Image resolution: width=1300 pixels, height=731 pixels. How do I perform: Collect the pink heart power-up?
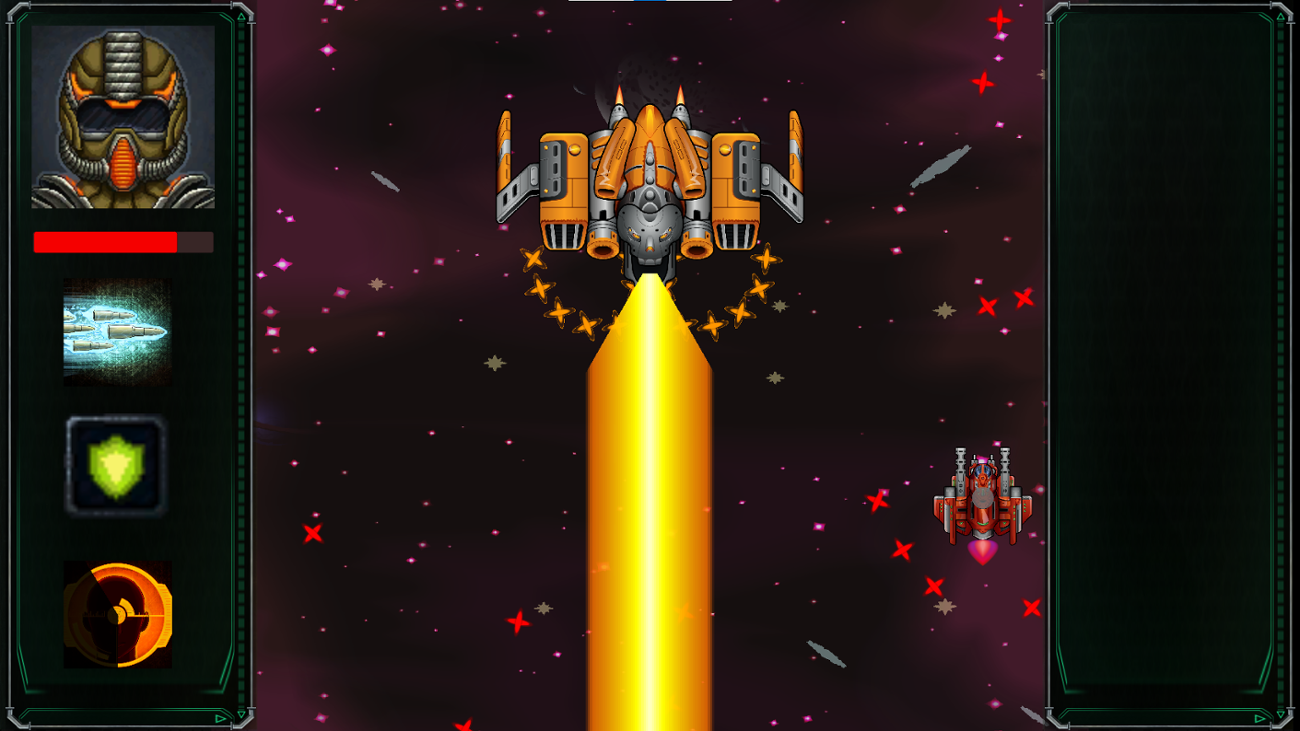[x=981, y=551]
